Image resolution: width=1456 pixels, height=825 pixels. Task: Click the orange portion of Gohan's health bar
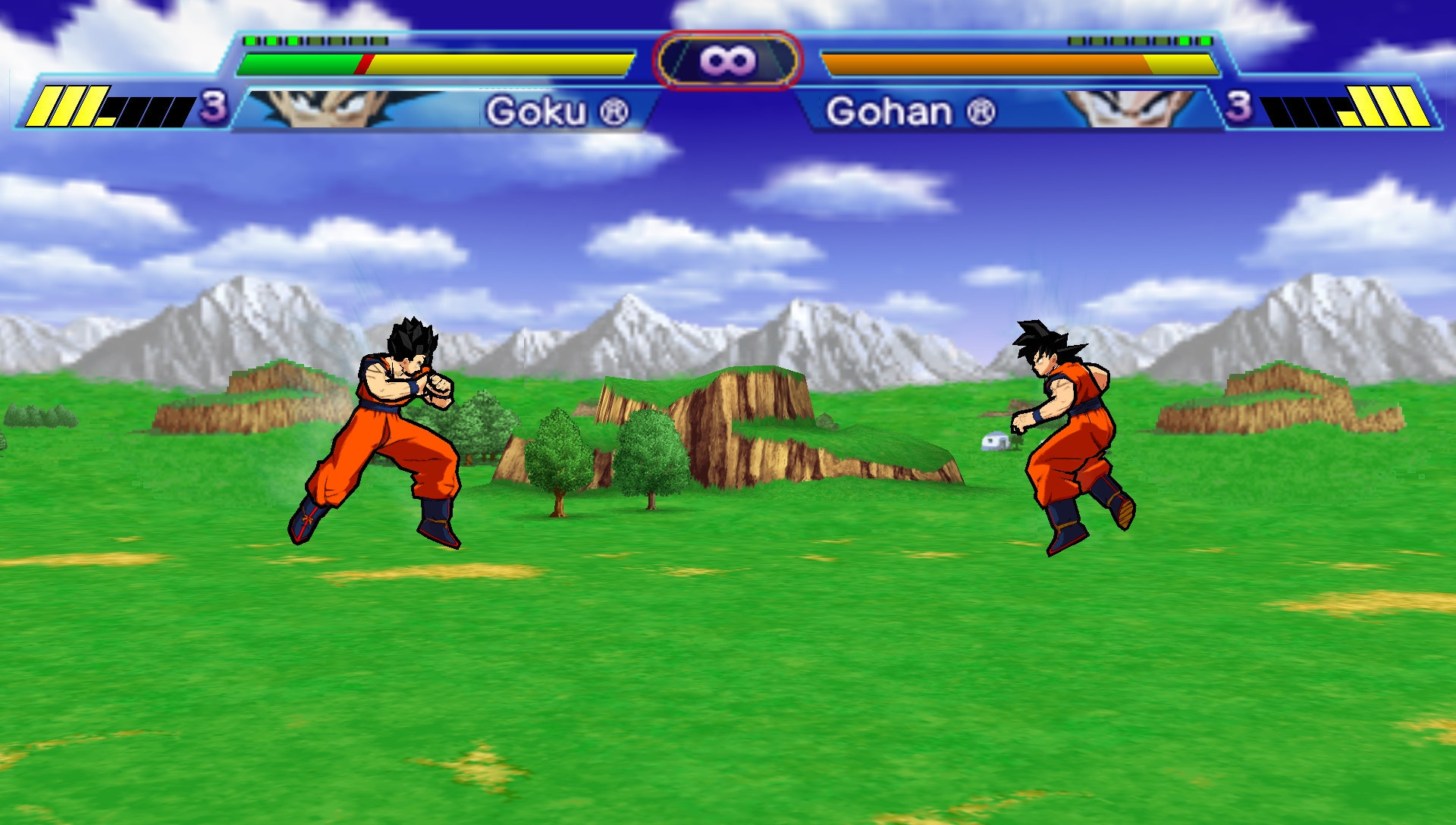point(986,63)
